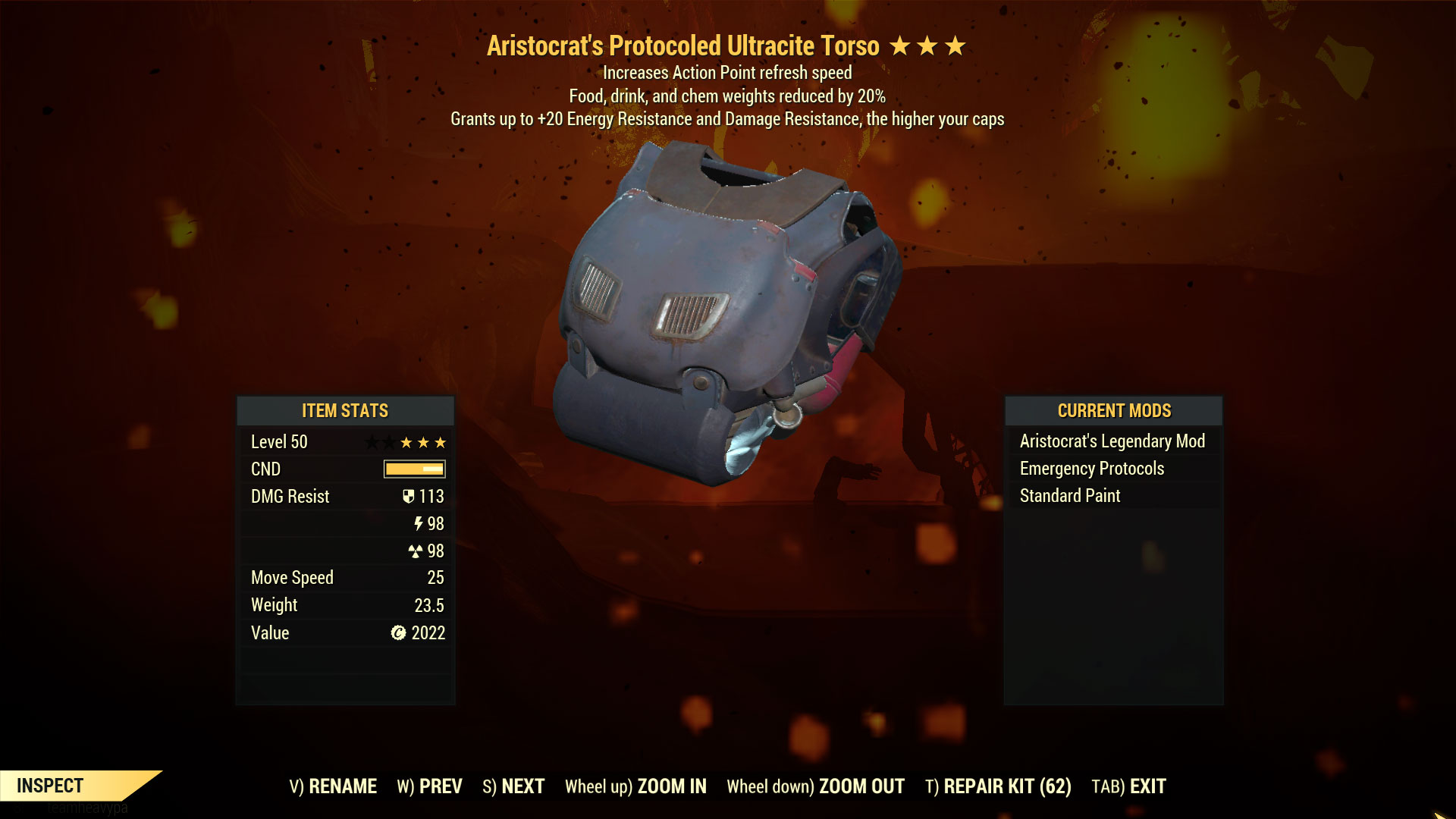The image size is (1456, 819).
Task: Use REPAIR KIT (62) on the torso
Action: [998, 786]
